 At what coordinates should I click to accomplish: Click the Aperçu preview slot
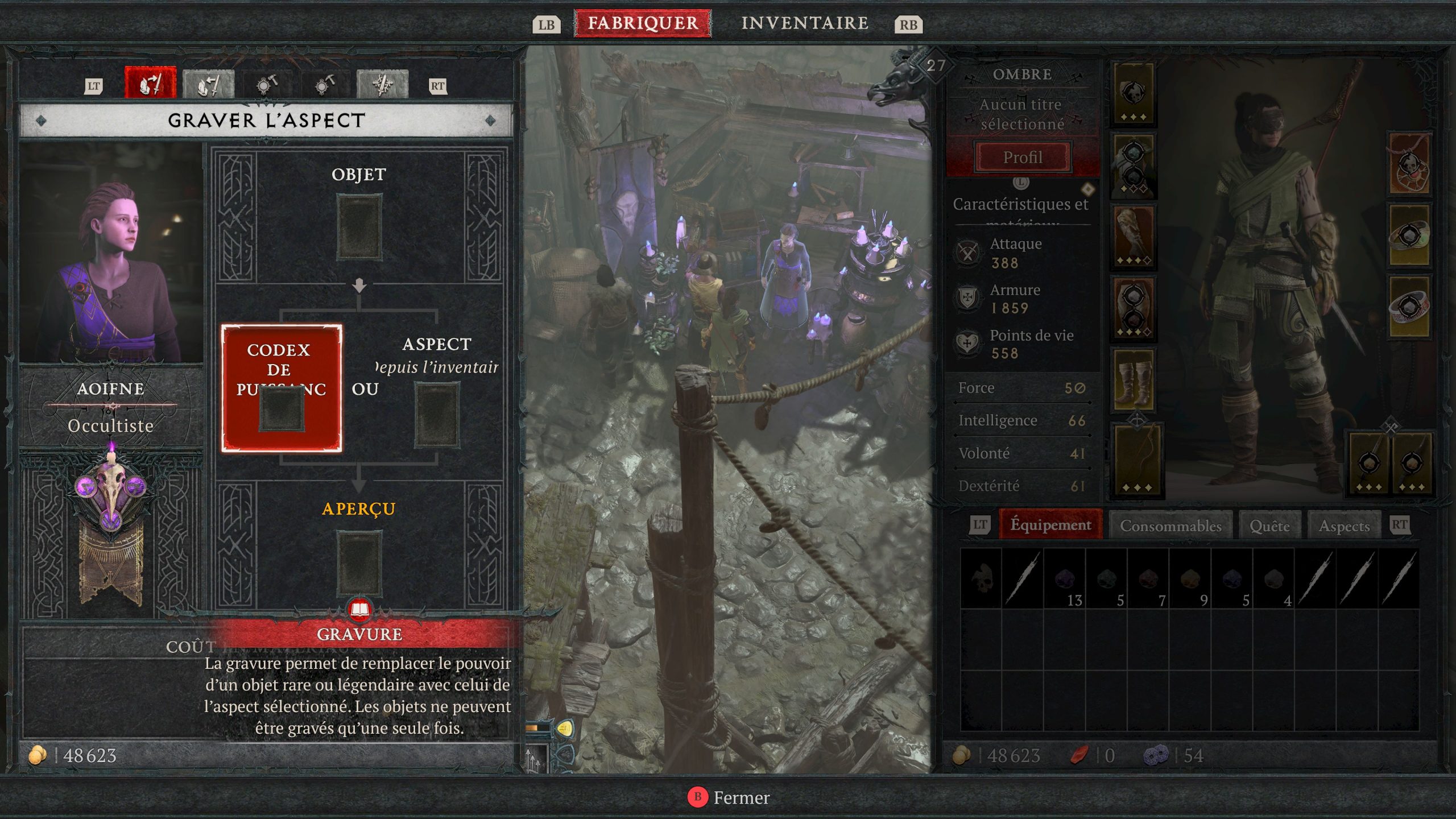point(359,562)
